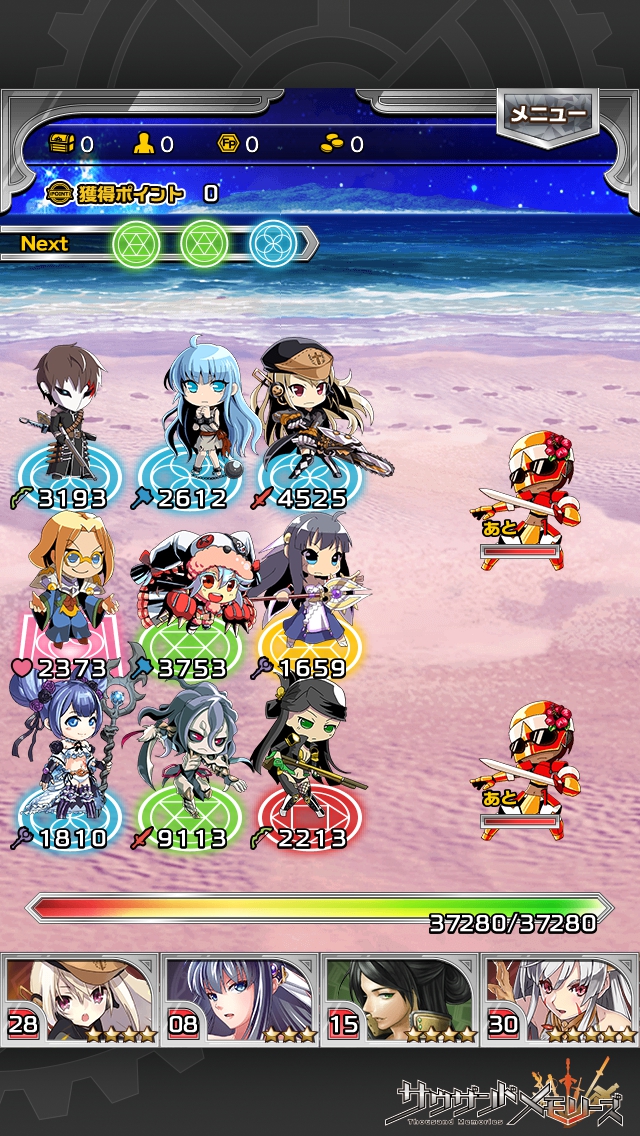This screenshot has height=1136, width=640.
Task: Use the dark-blue-haired girl skill with cooldown 08
Action: coord(240,998)
